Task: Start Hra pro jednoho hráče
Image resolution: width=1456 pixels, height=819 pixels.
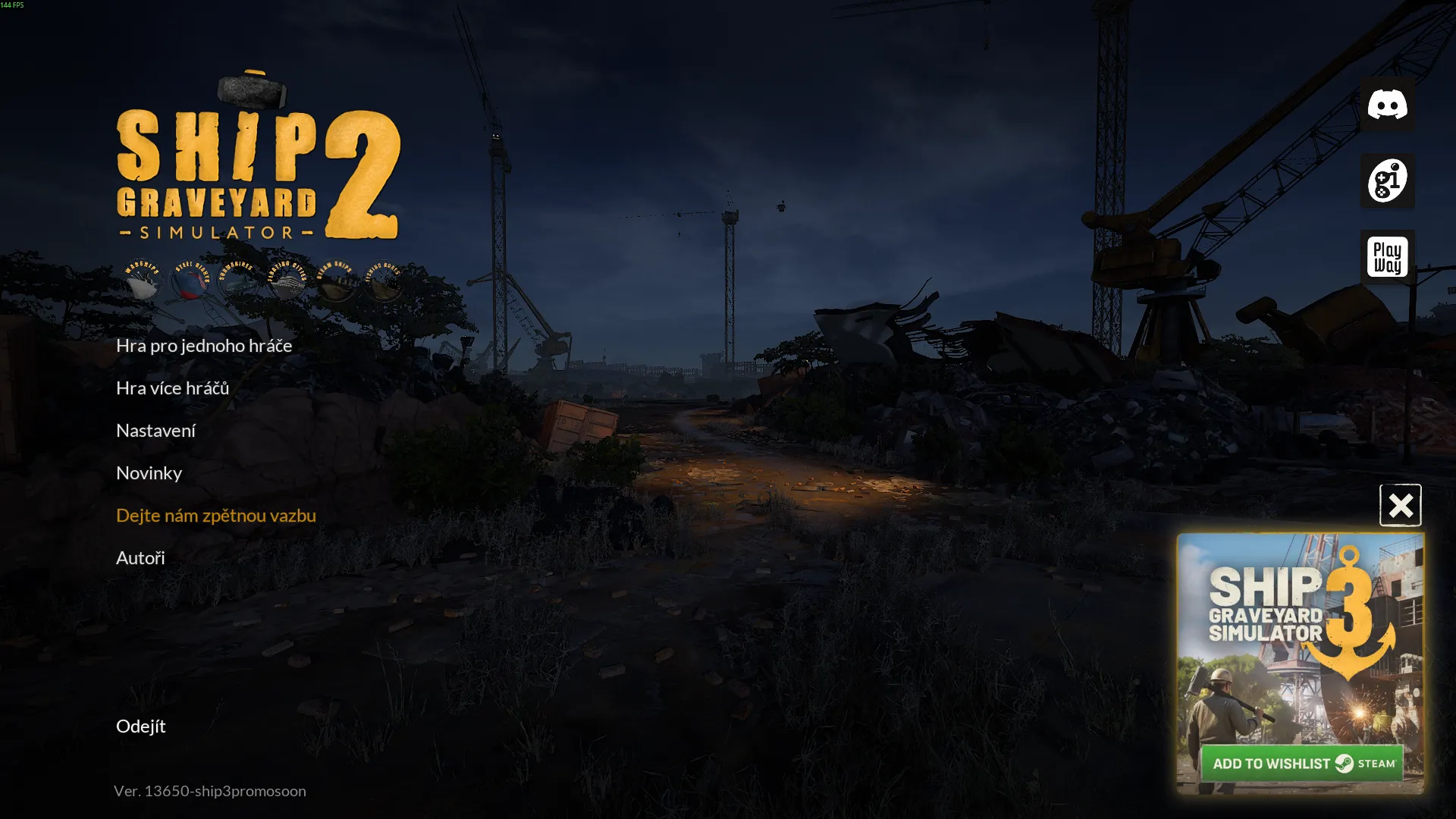Action: 203,345
